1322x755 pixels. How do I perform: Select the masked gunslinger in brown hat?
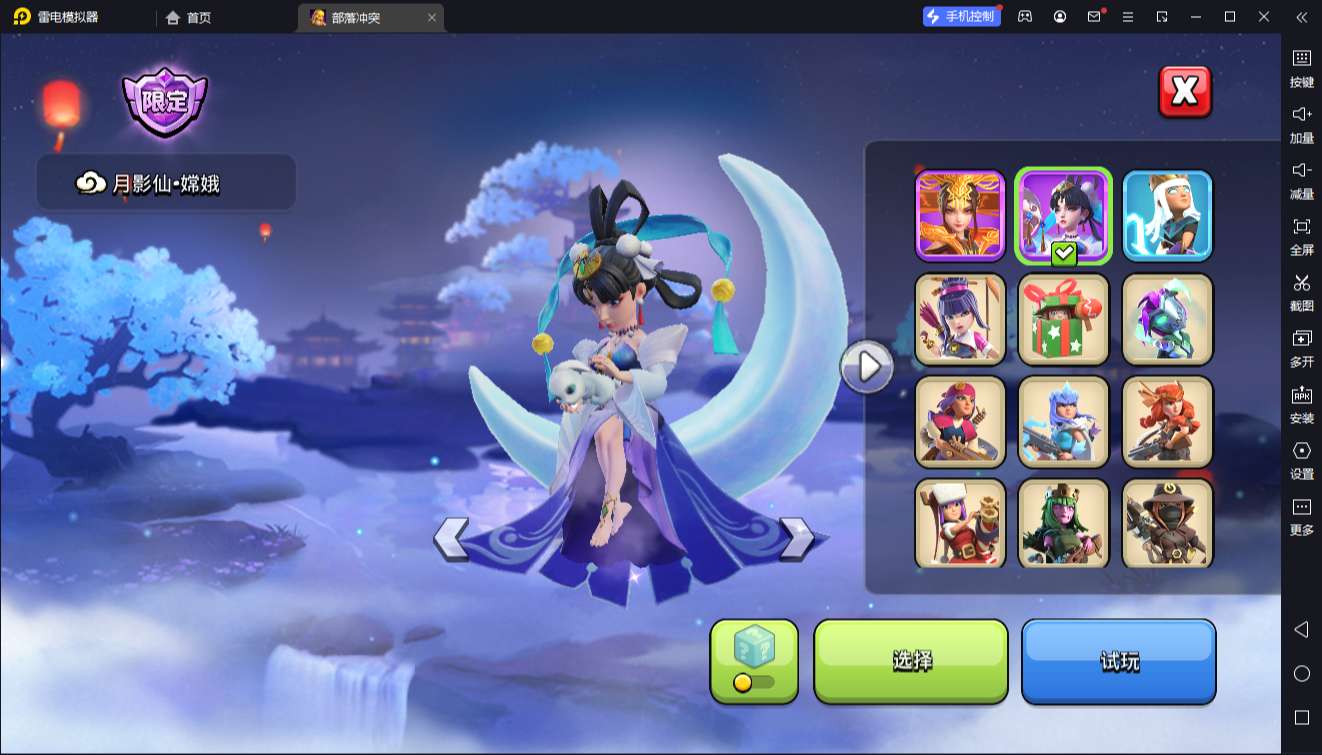[x=1167, y=524]
